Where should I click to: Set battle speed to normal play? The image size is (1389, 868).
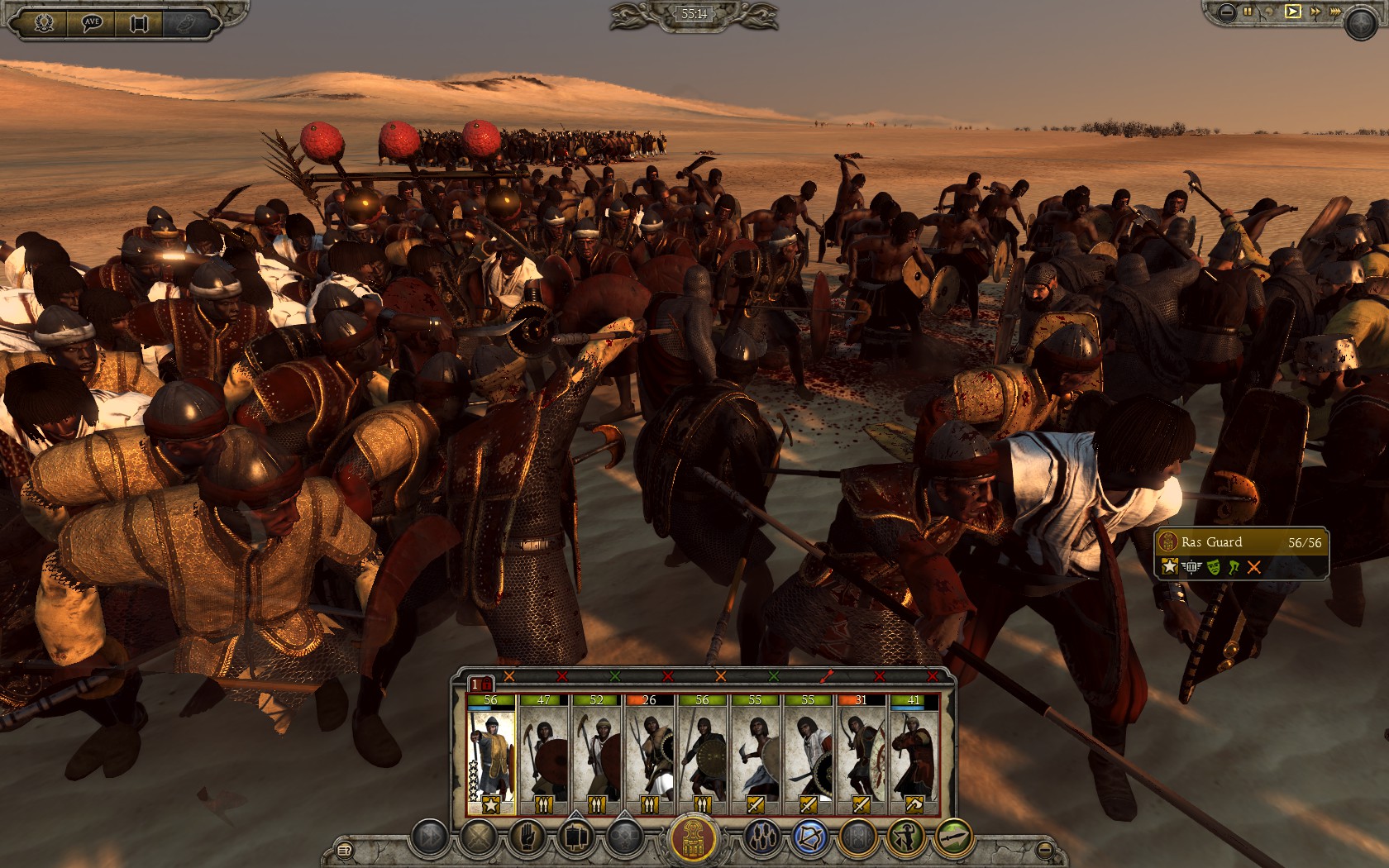click(1292, 12)
